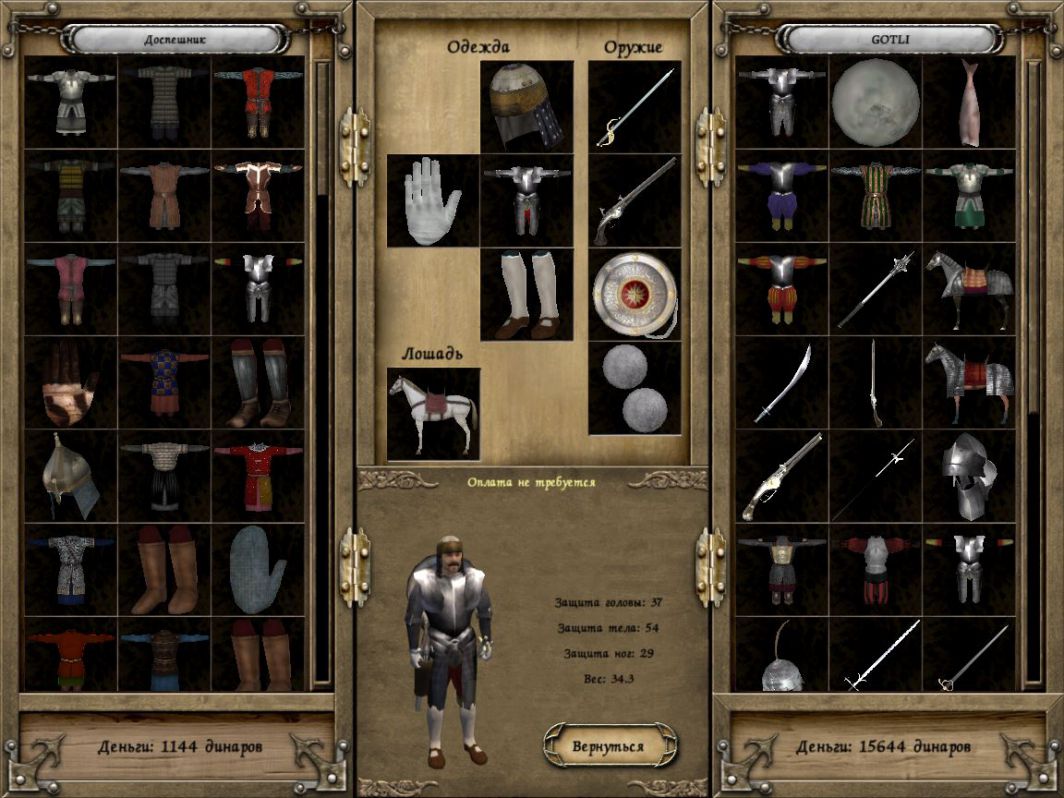Select the equipped rapier weapon slot
1064x798 pixels.
(634, 107)
